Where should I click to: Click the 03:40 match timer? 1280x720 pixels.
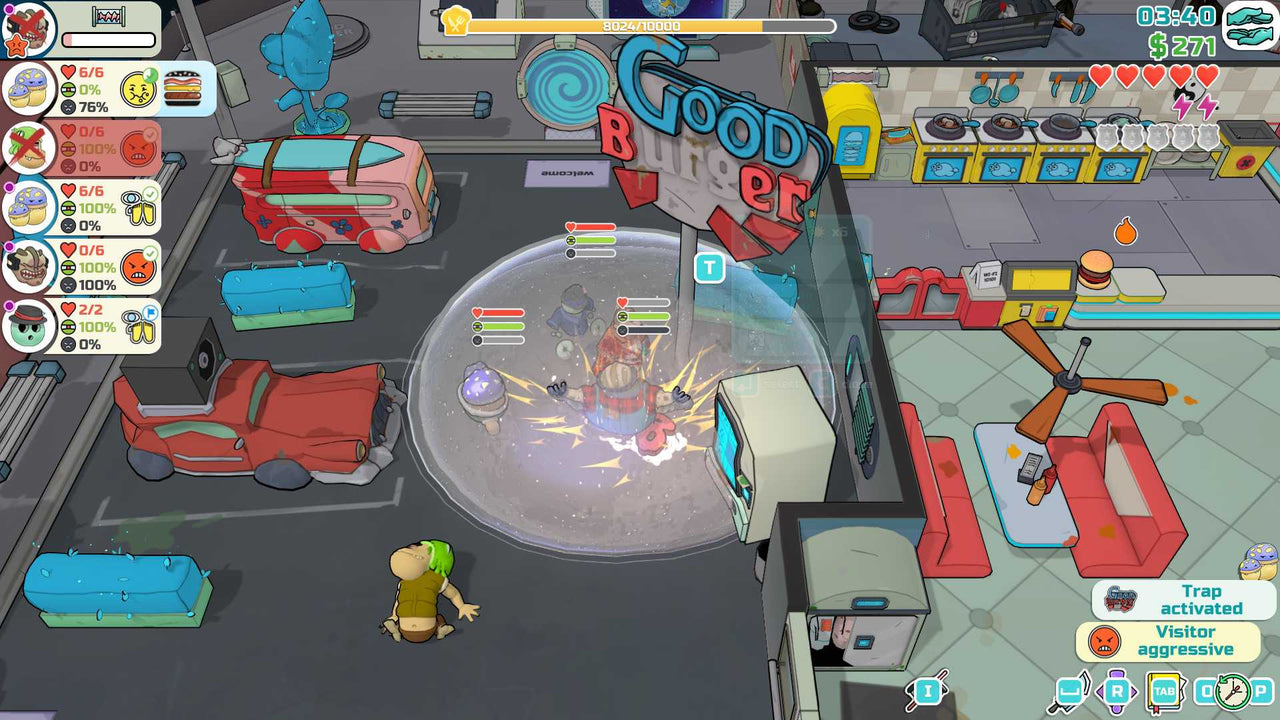tap(1177, 16)
